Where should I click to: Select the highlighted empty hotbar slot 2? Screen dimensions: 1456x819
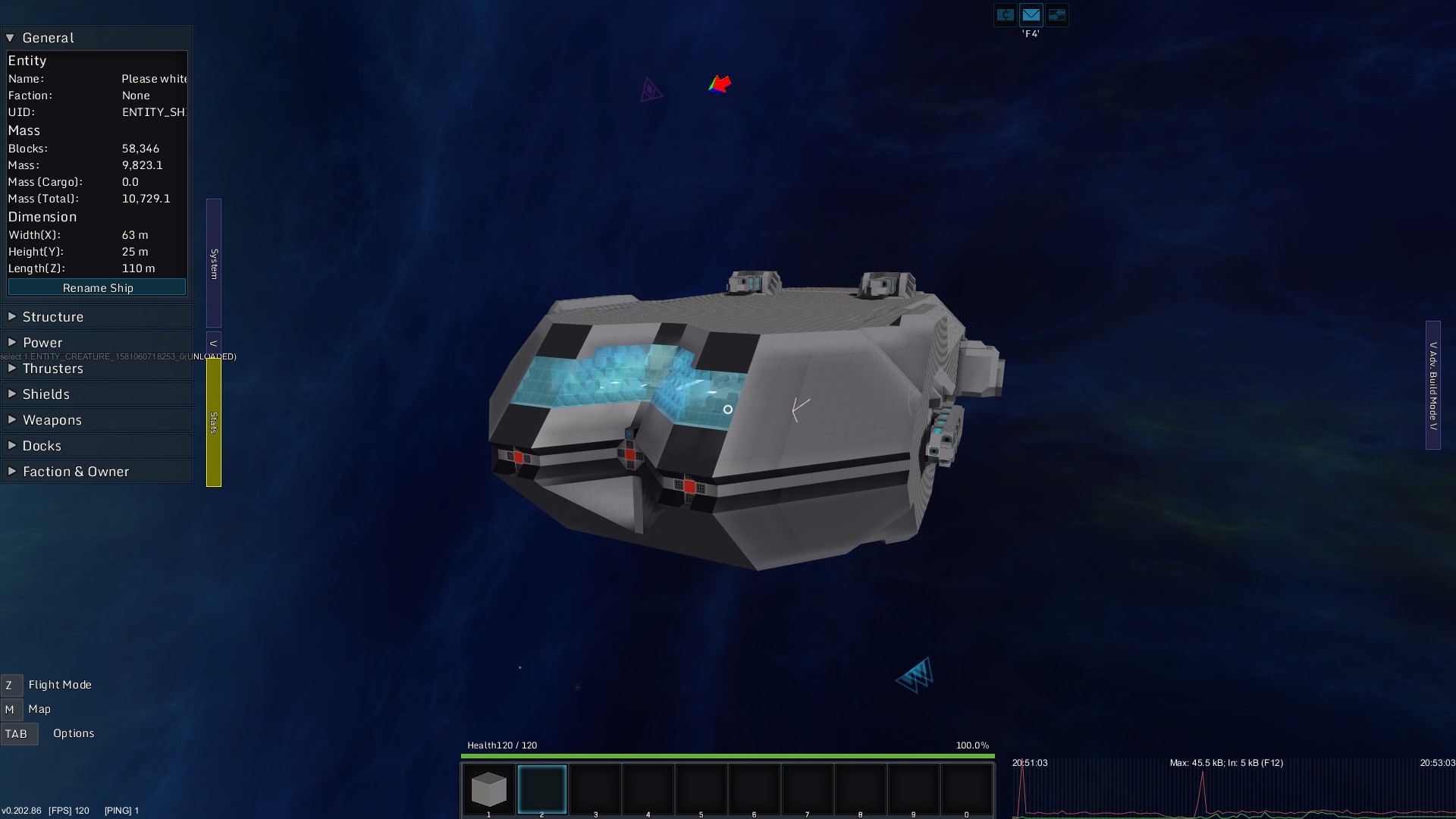point(542,789)
